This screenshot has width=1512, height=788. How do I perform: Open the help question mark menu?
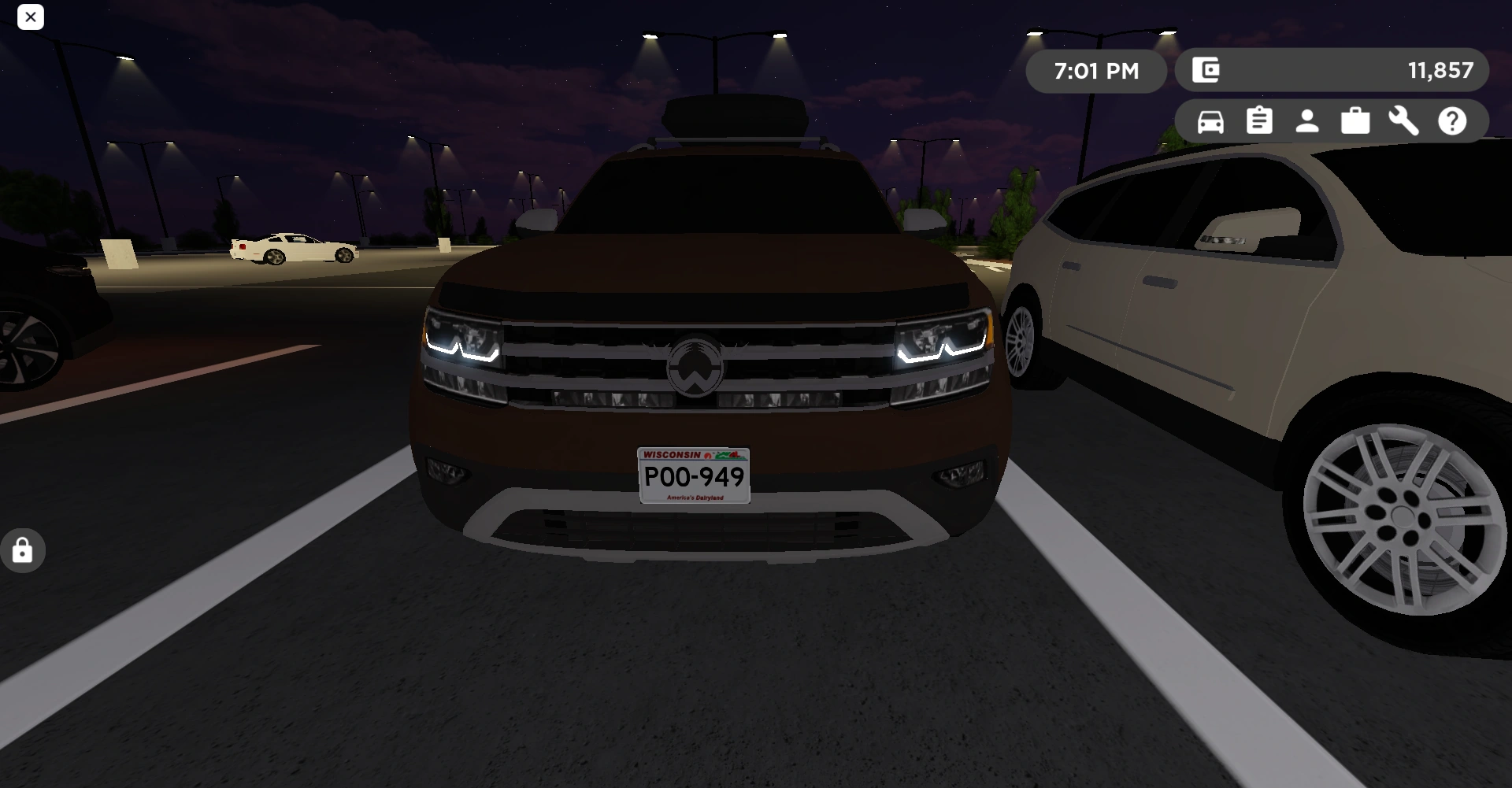1452,120
